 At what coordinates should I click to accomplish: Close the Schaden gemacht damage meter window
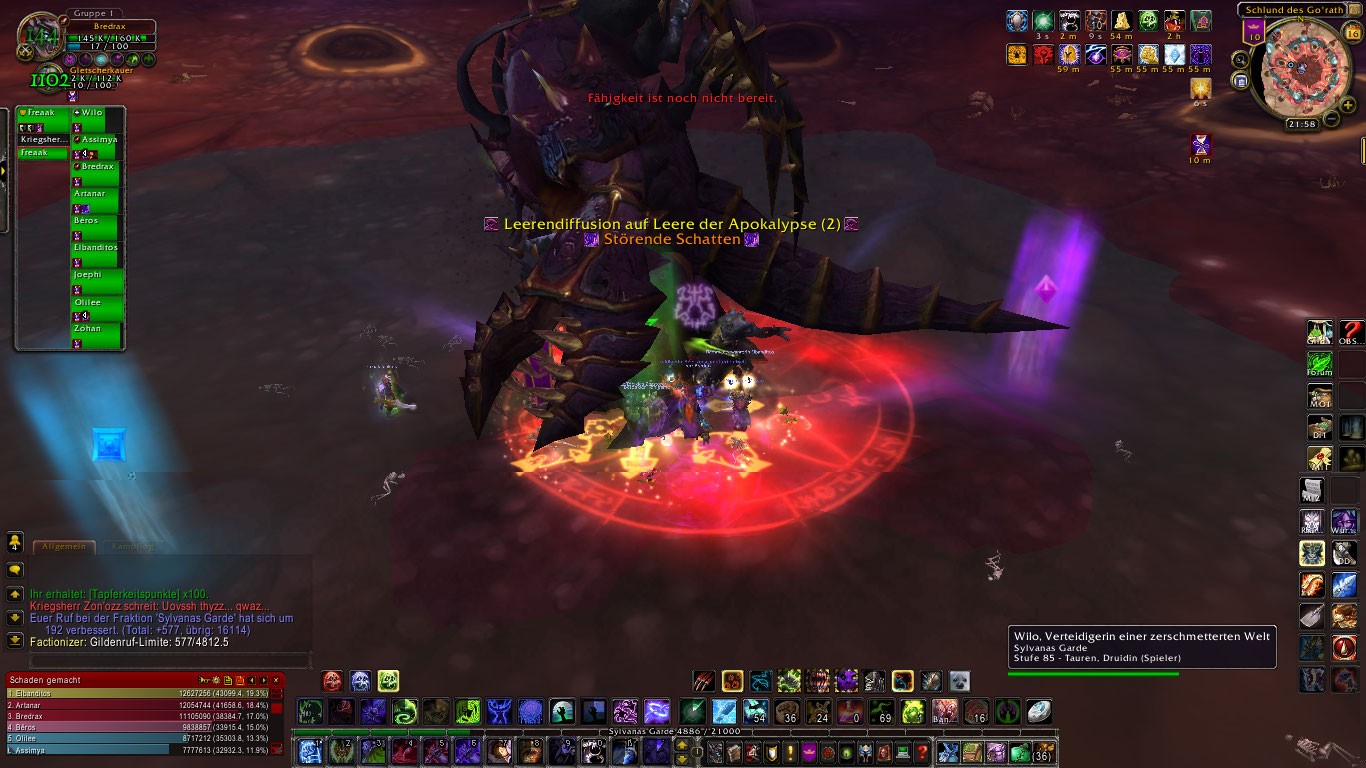[276, 680]
